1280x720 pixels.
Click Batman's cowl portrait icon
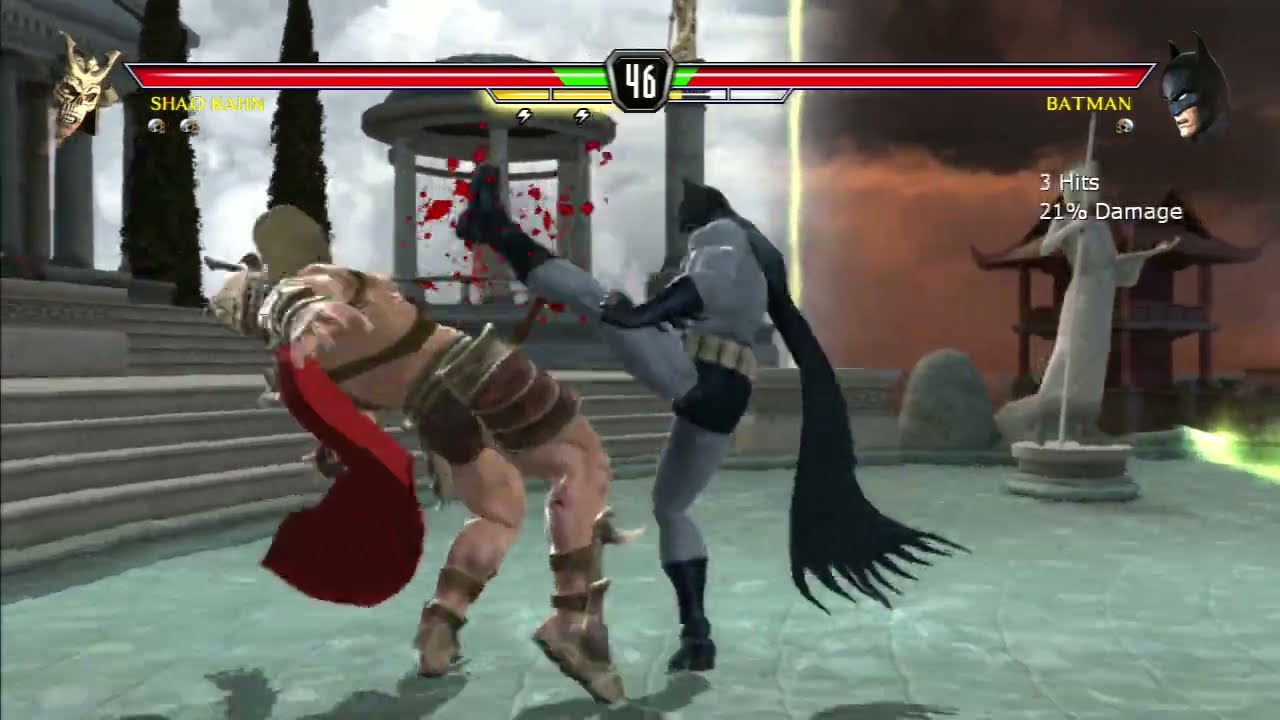1190,90
